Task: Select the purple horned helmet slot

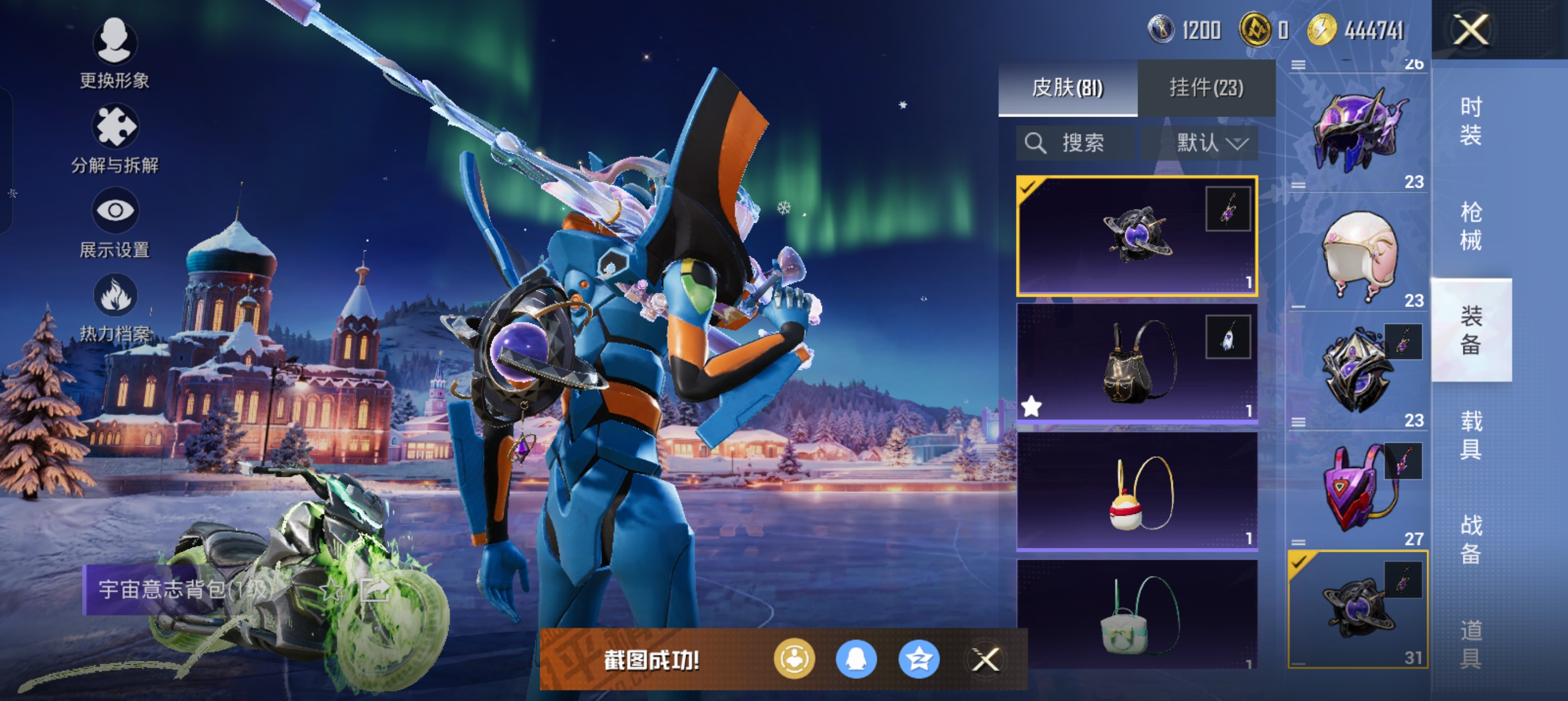Action: coord(1359,129)
